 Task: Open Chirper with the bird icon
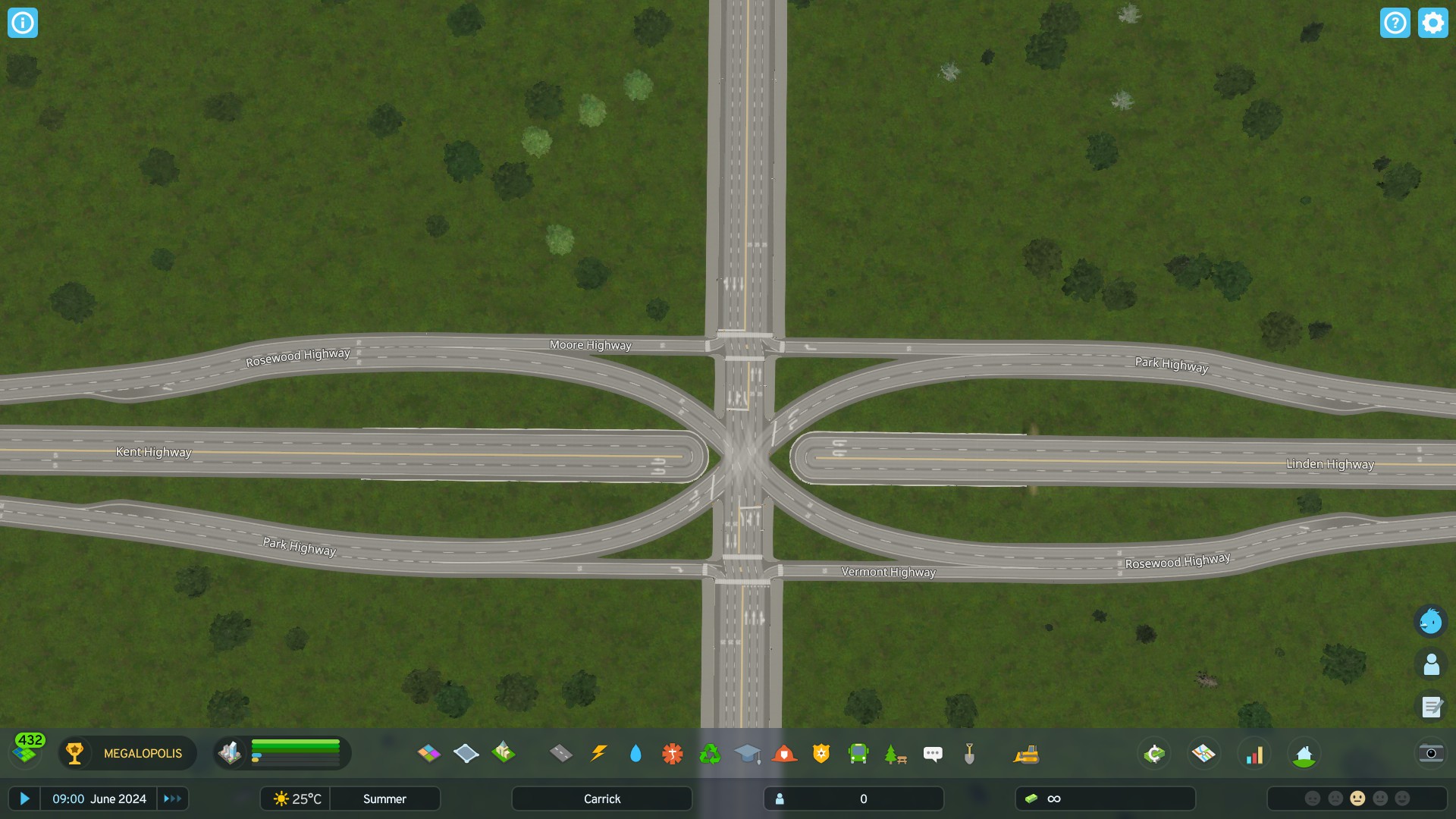pyautogui.click(x=1430, y=621)
